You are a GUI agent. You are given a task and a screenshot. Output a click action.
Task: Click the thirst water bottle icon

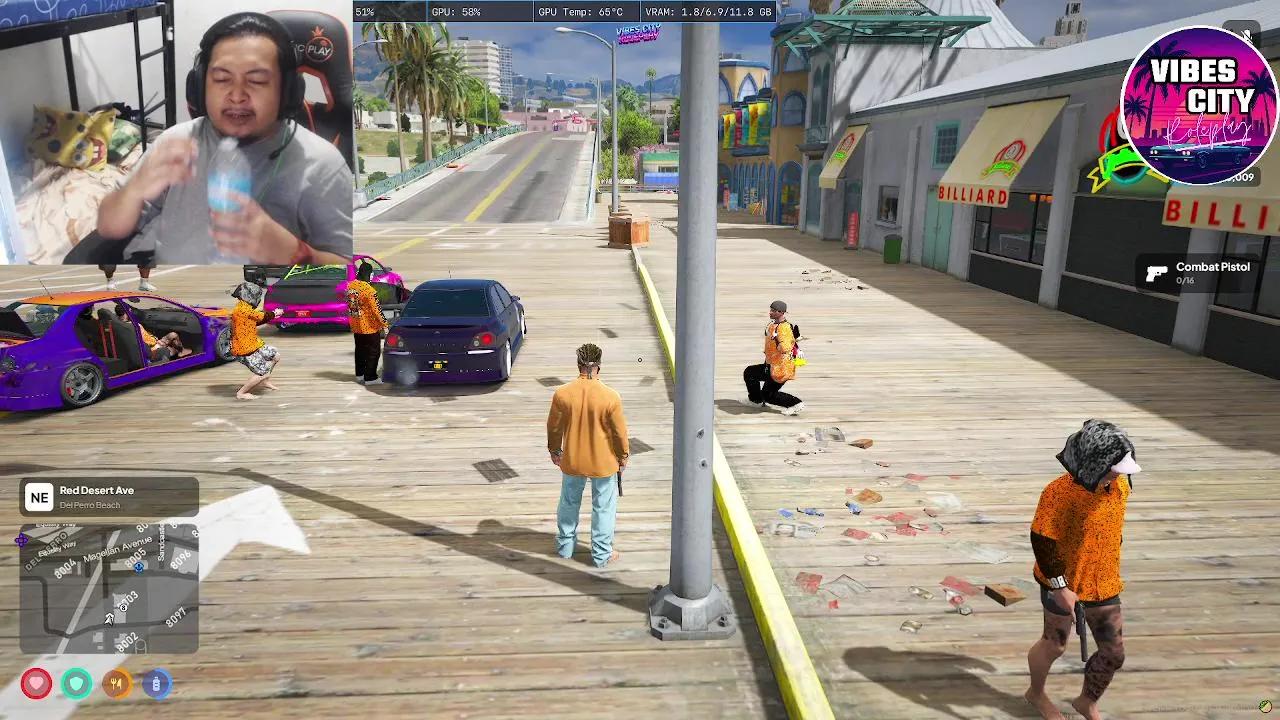[x=156, y=683]
